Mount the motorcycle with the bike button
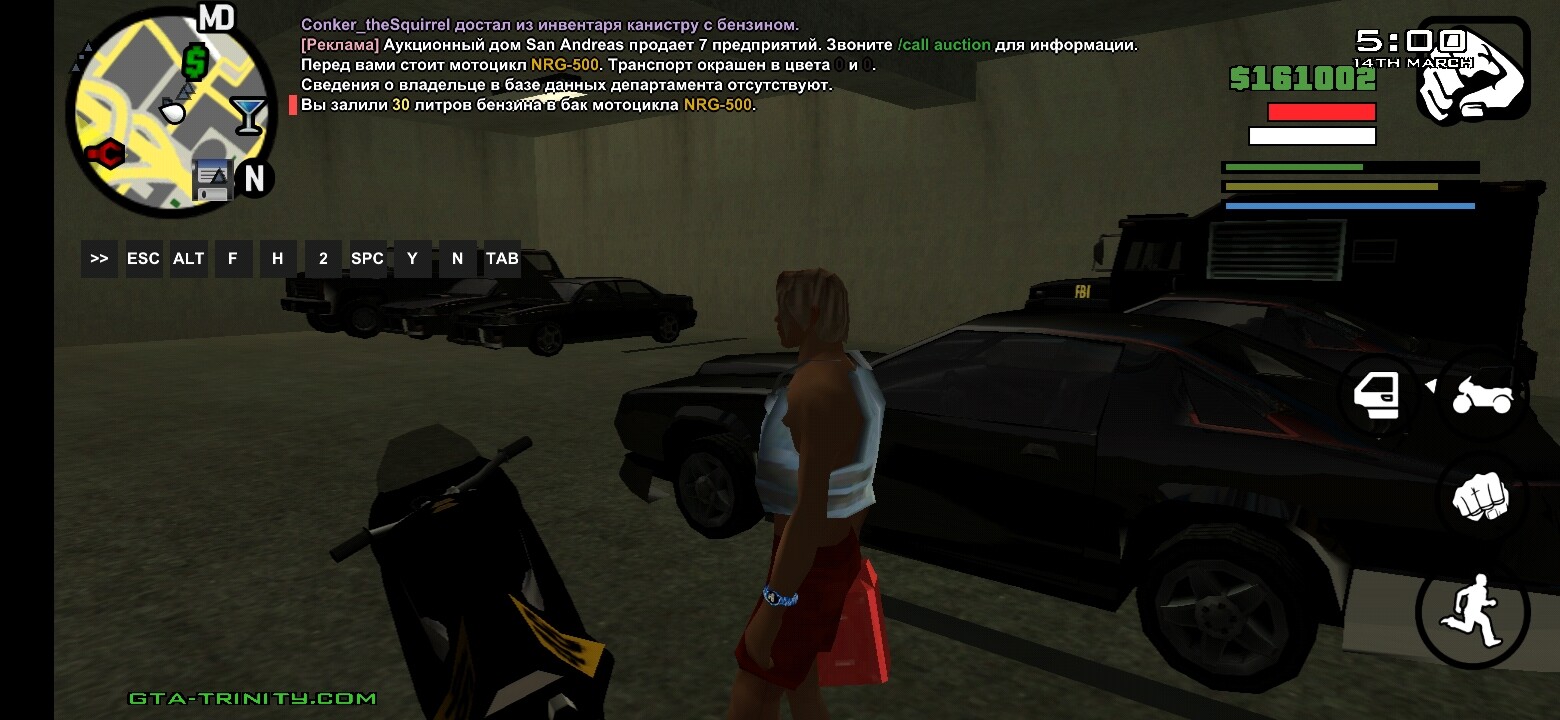The height and width of the screenshot is (720, 1560). point(1482,396)
